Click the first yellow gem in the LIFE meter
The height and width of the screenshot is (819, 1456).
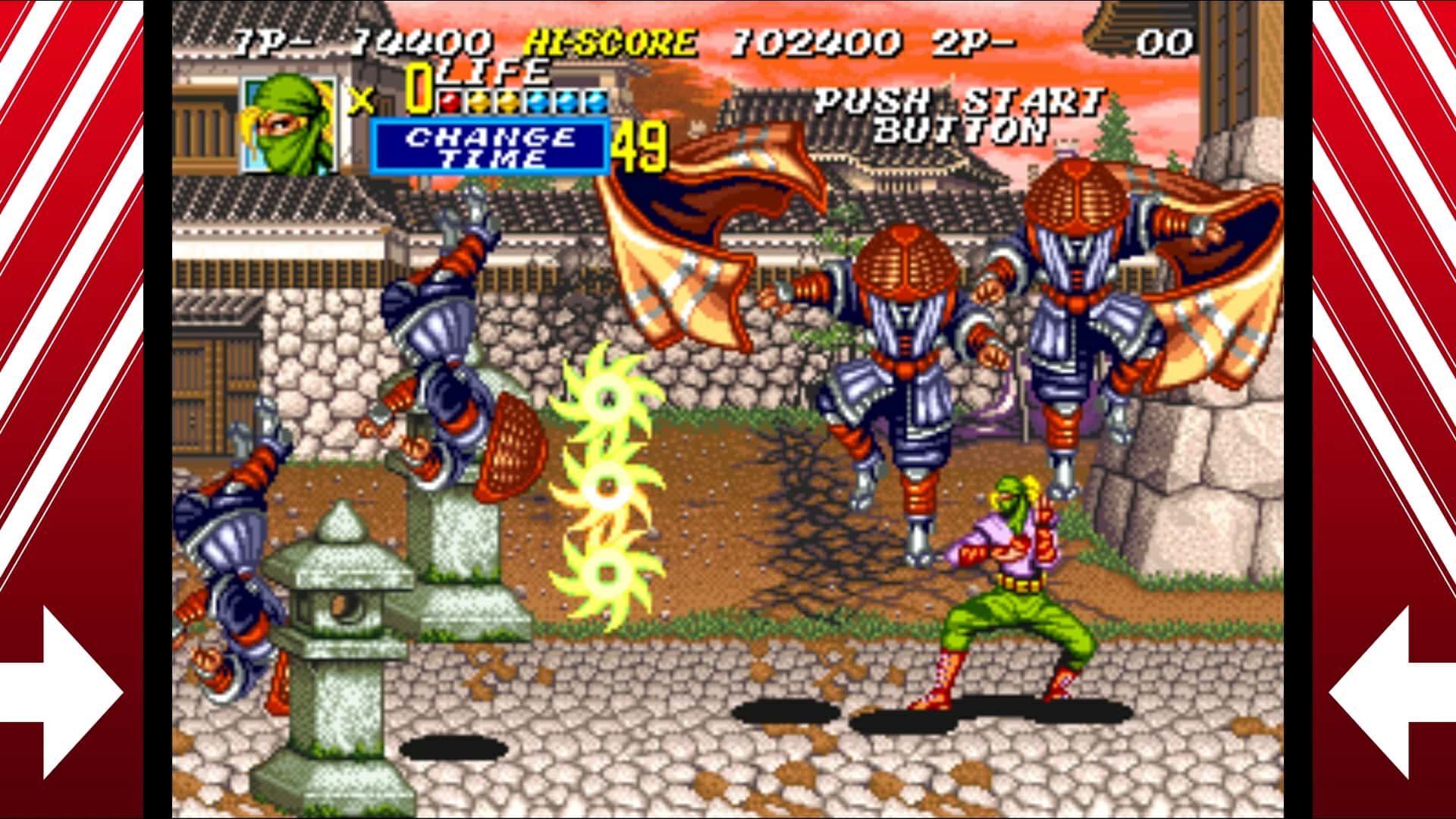coord(479,101)
